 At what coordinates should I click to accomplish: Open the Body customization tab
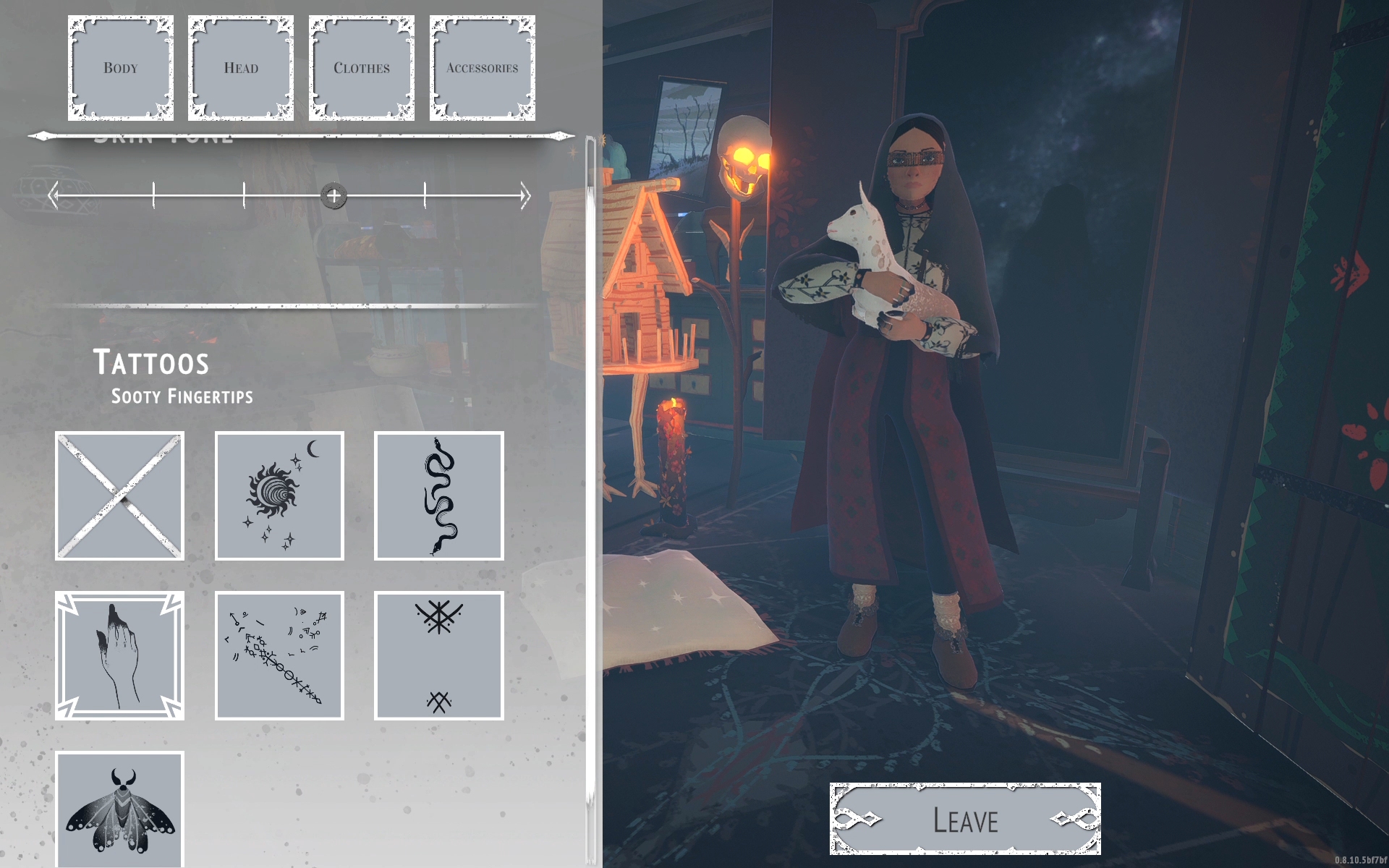121,68
